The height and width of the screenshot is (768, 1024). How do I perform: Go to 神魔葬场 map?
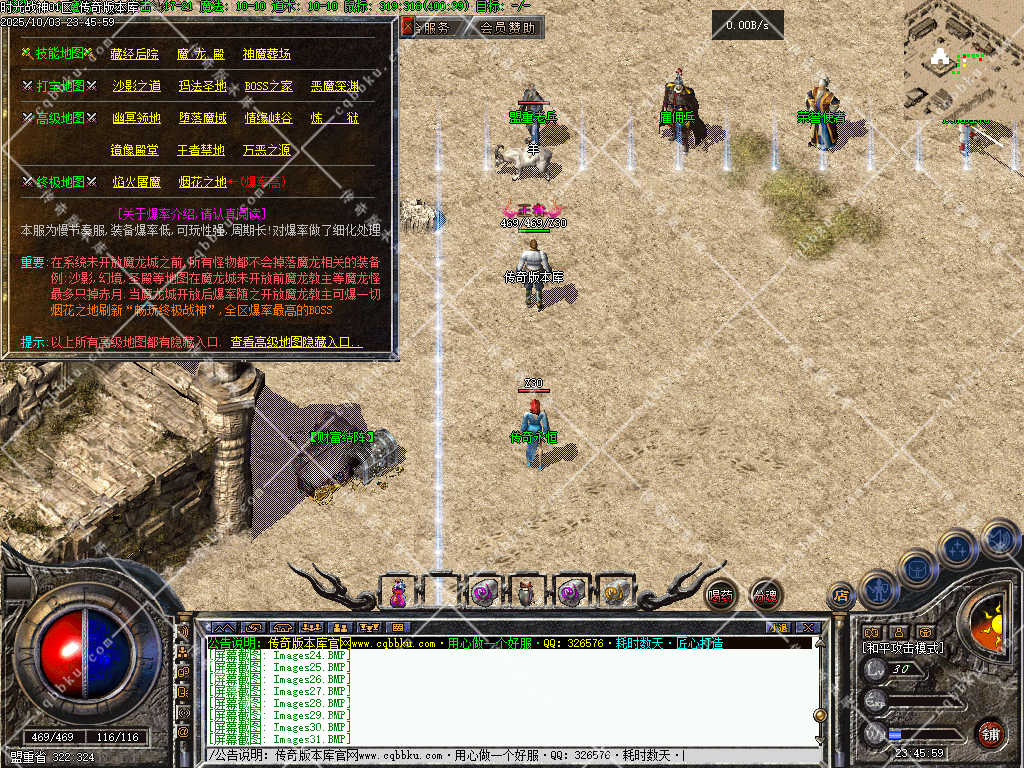[x=267, y=54]
